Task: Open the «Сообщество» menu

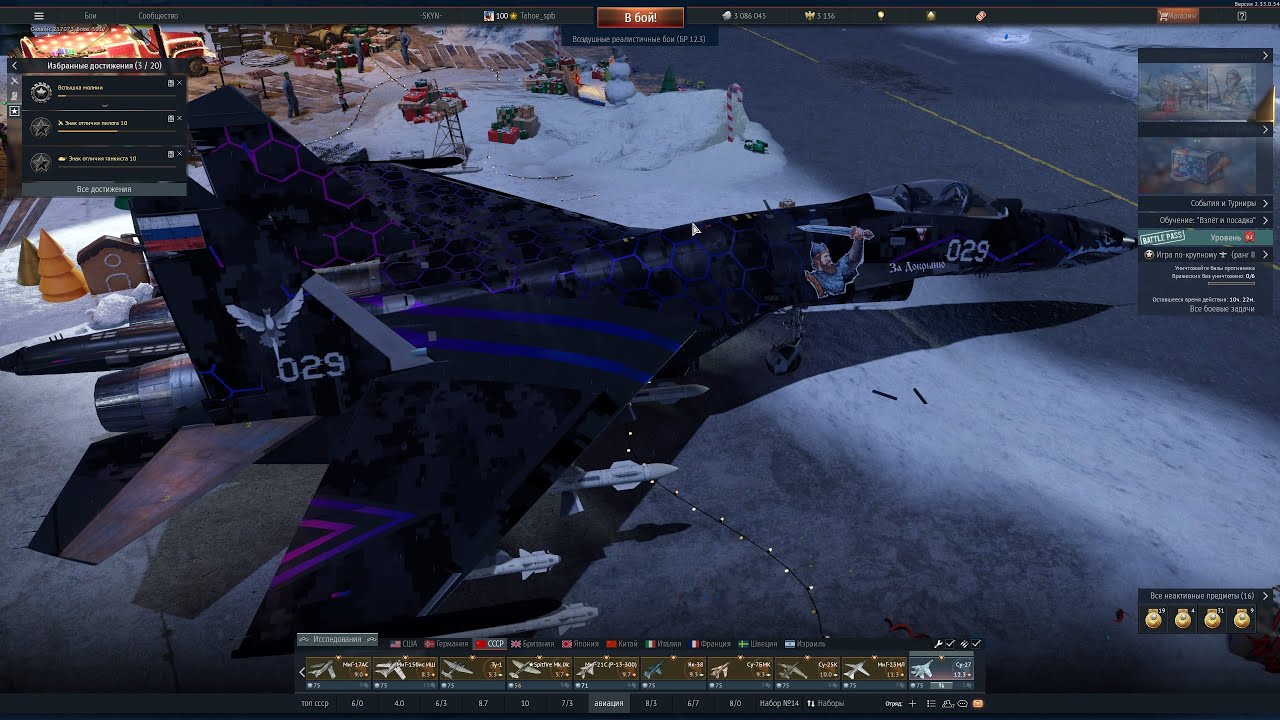Action: (x=158, y=16)
